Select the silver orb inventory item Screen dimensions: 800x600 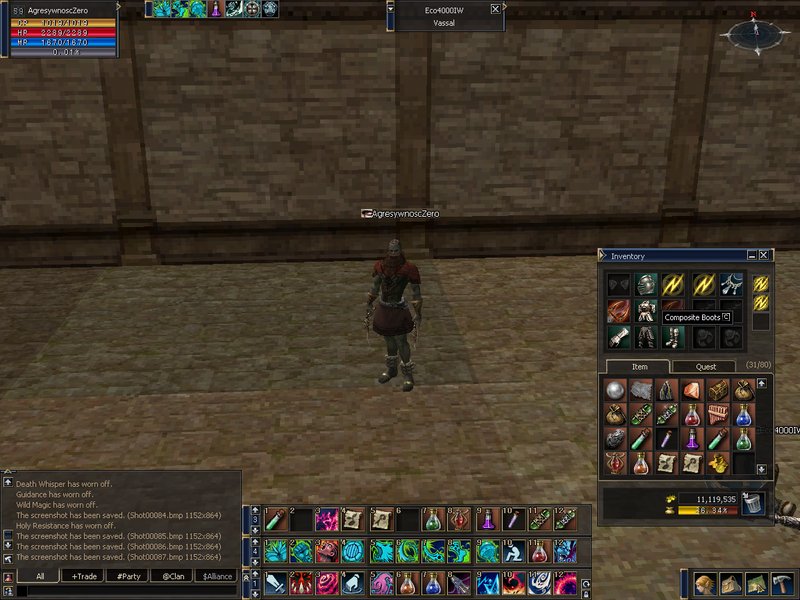coord(615,390)
